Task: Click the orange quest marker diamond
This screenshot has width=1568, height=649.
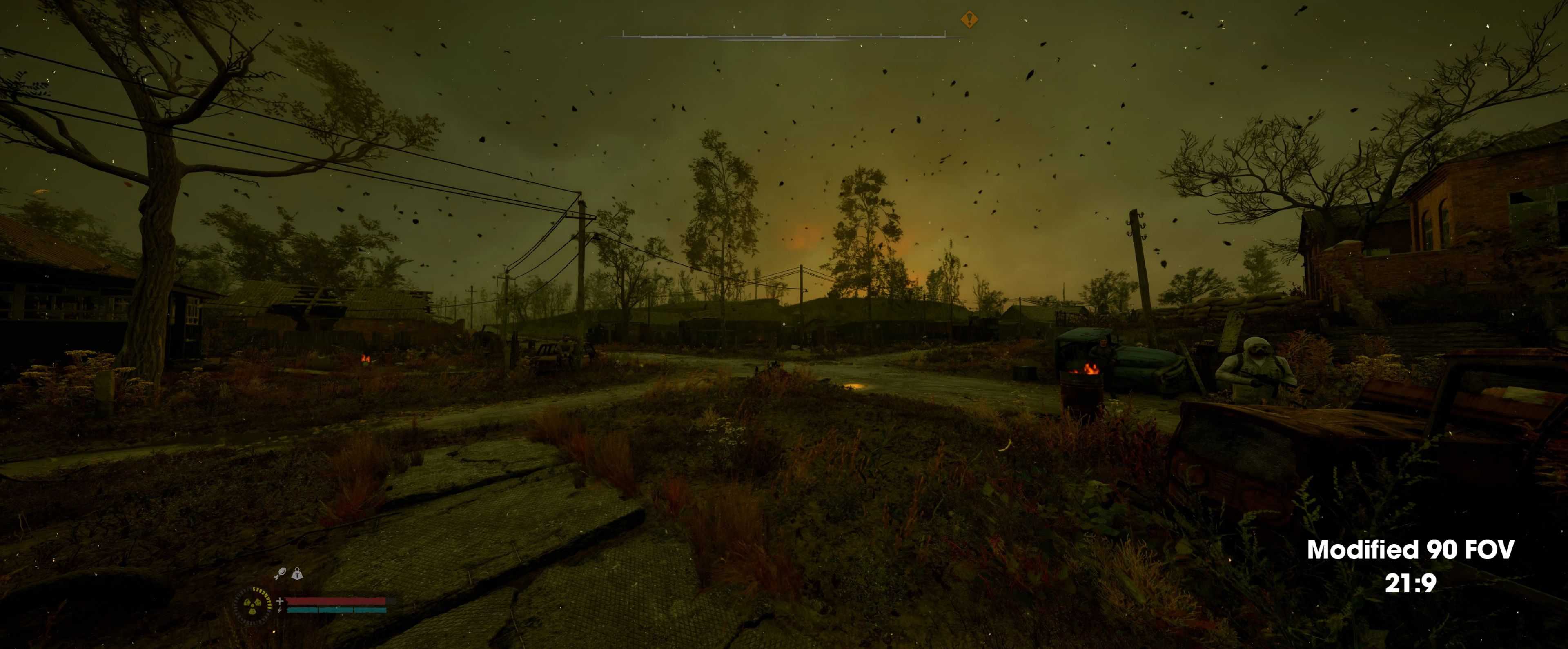Action: coord(969,20)
